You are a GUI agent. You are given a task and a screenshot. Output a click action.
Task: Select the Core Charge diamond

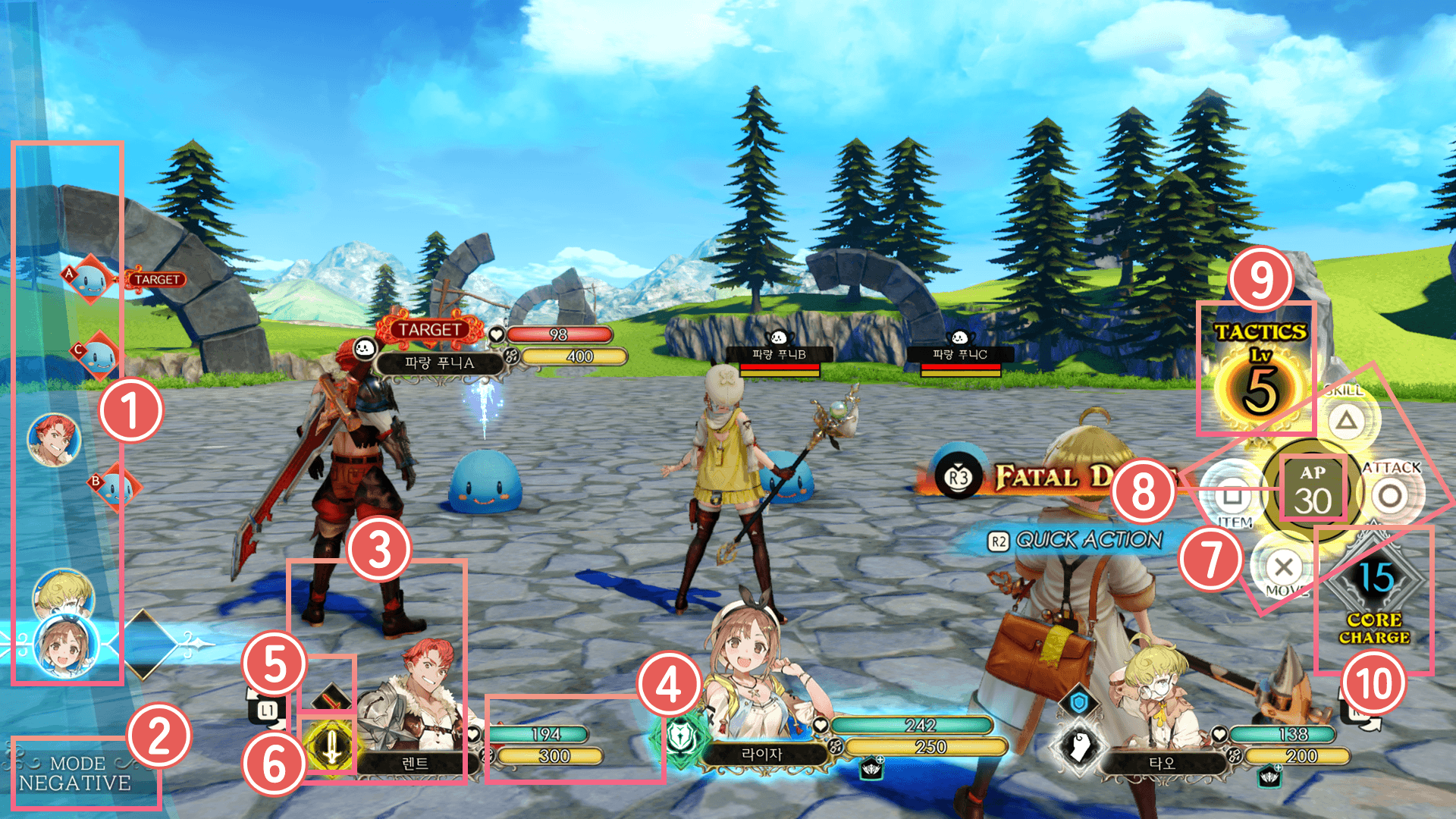(1374, 581)
